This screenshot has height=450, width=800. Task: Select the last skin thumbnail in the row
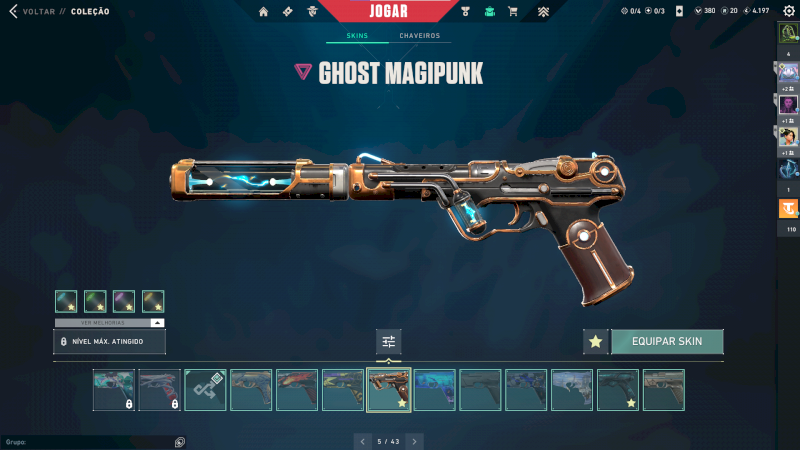click(663, 390)
